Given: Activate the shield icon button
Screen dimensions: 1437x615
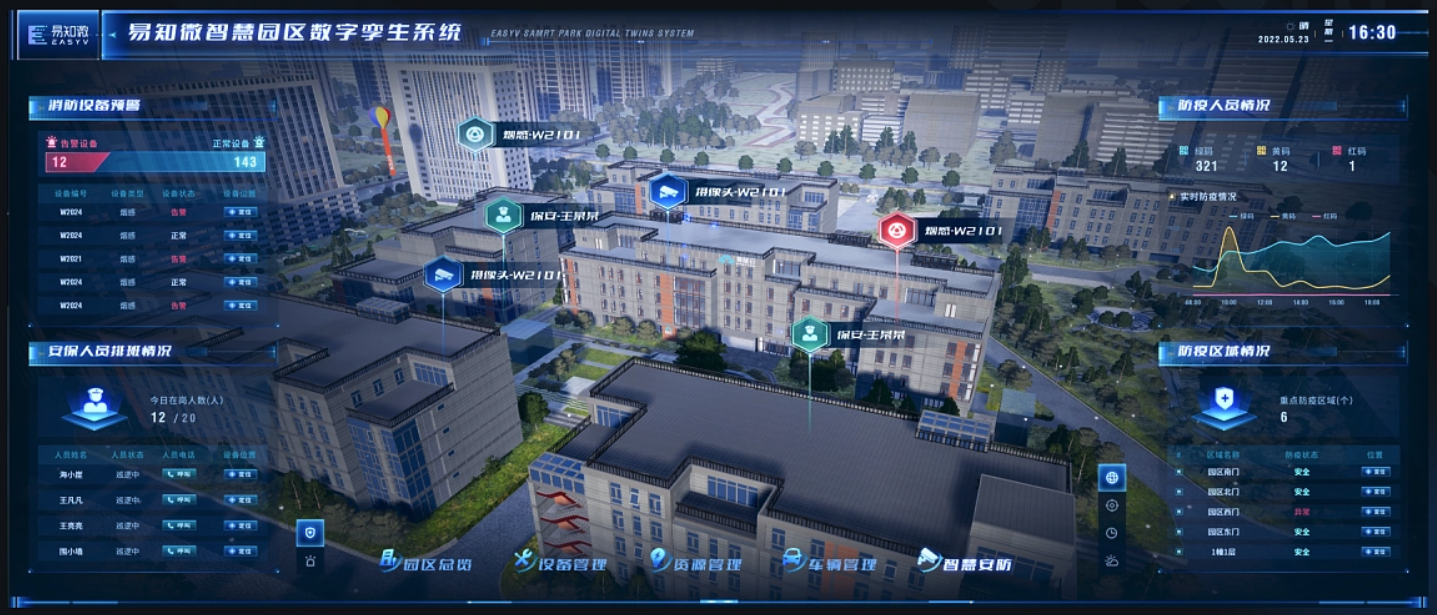Looking at the screenshot, I should (x=310, y=533).
